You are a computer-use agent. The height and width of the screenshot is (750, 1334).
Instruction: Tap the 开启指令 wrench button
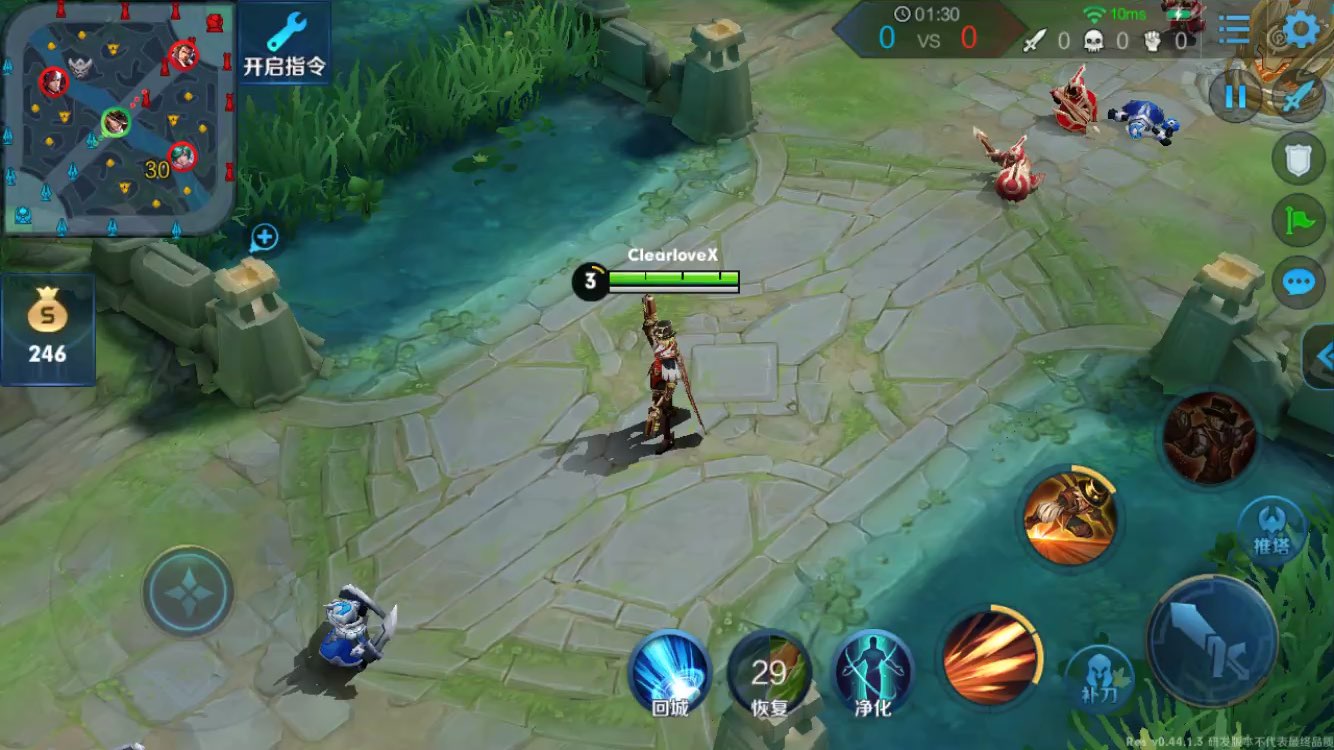pyautogui.click(x=284, y=43)
